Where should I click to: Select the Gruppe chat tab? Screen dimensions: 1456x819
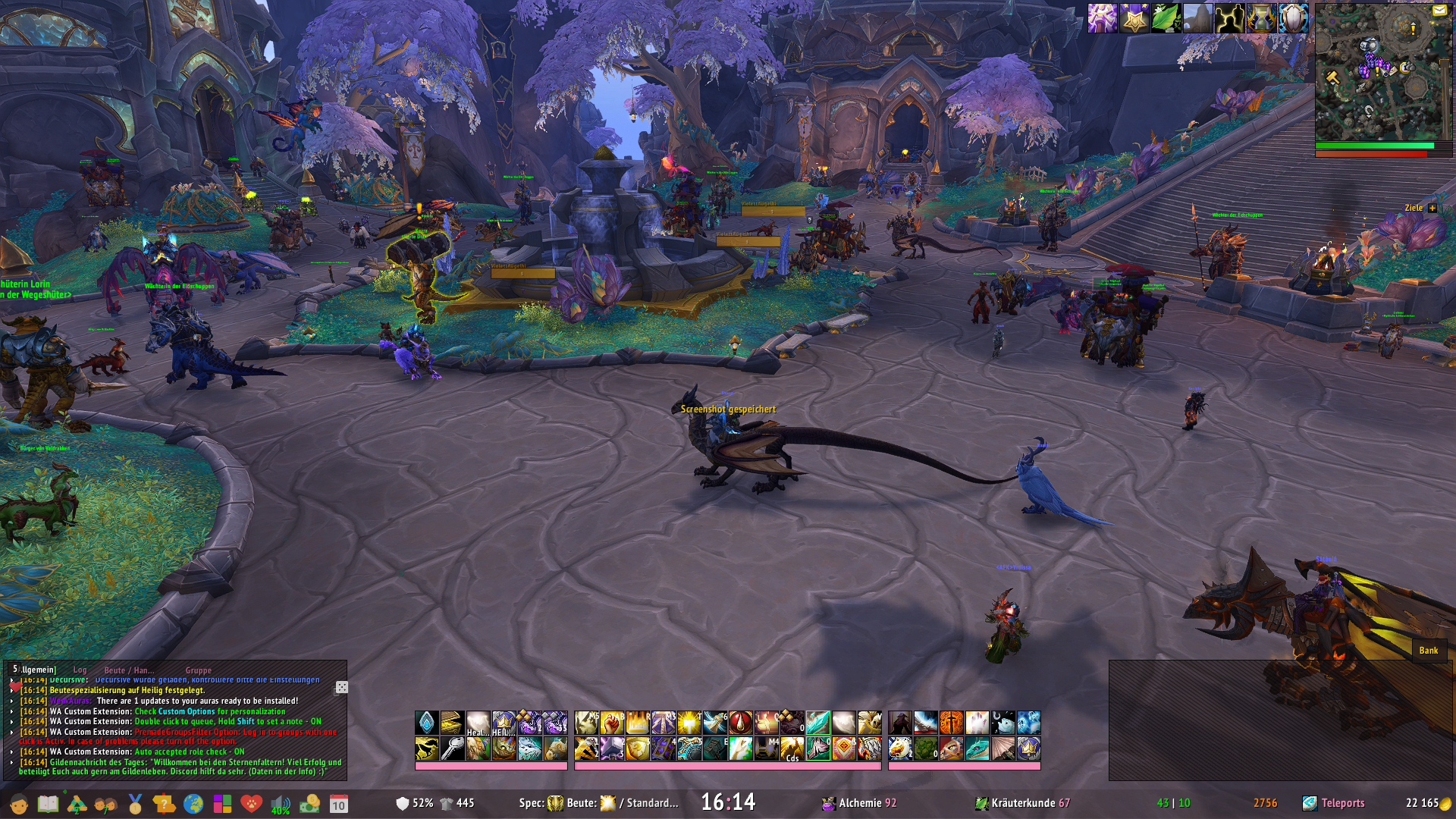[198, 670]
